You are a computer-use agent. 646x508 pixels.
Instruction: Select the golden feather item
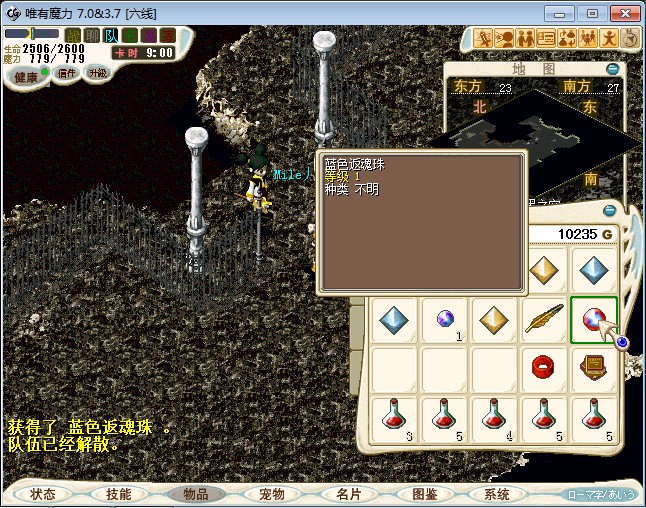(544, 320)
